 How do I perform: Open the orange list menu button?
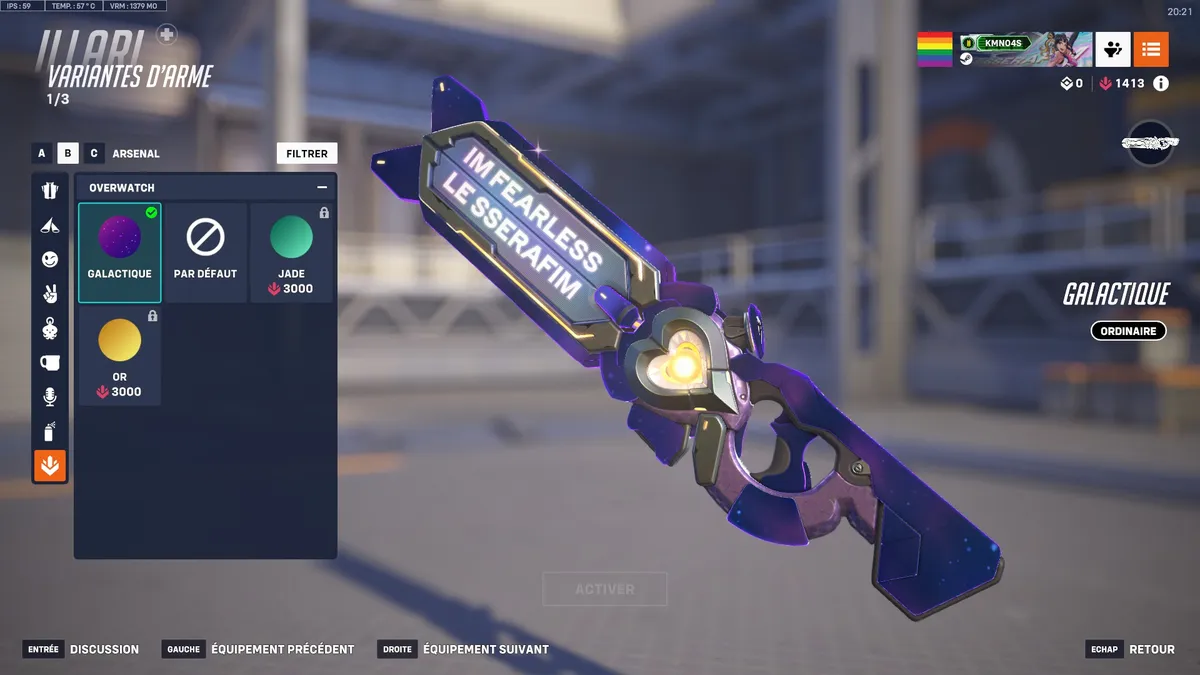(x=1151, y=48)
